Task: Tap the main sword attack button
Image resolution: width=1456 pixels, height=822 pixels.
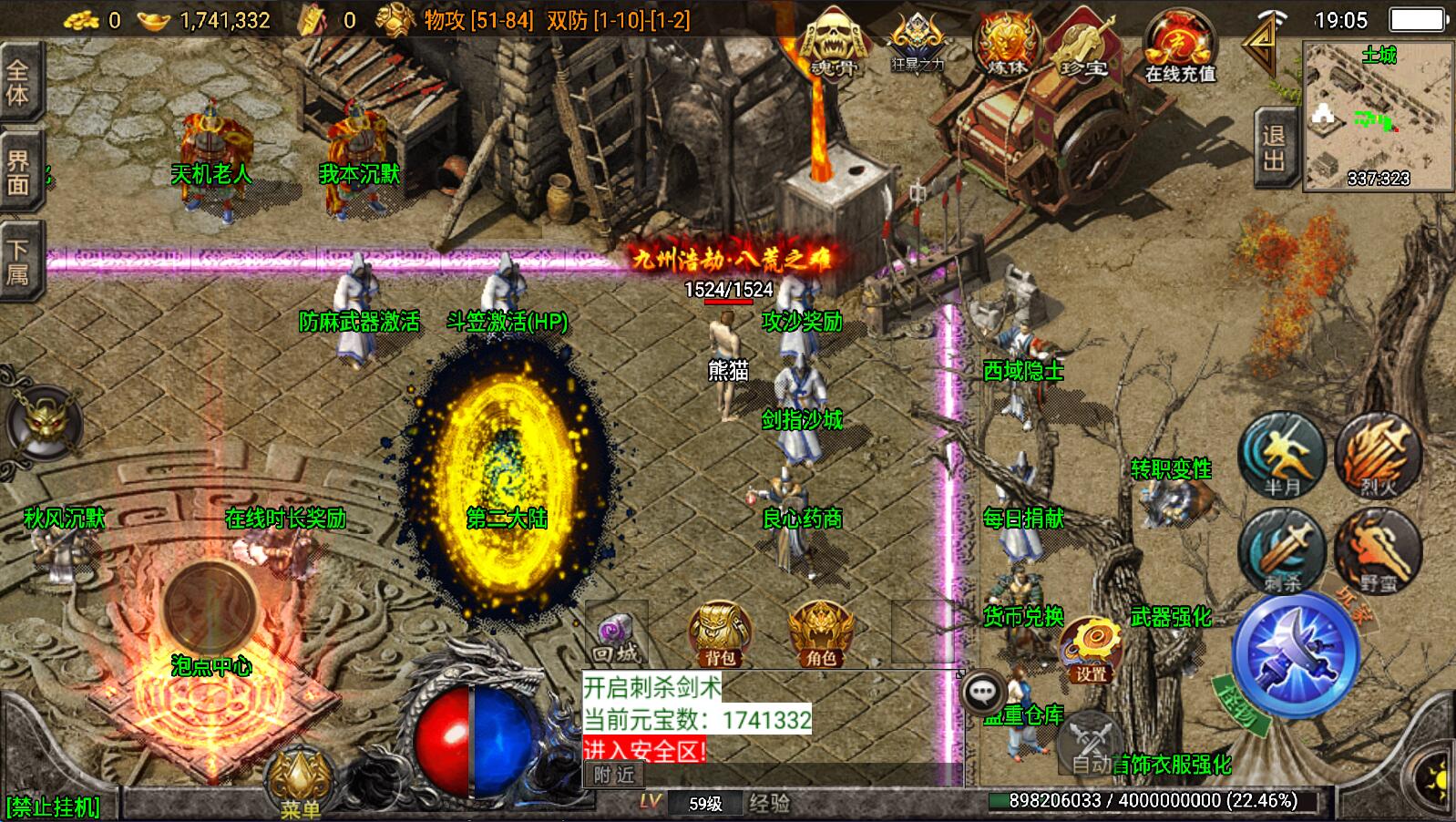Action: [1295, 652]
